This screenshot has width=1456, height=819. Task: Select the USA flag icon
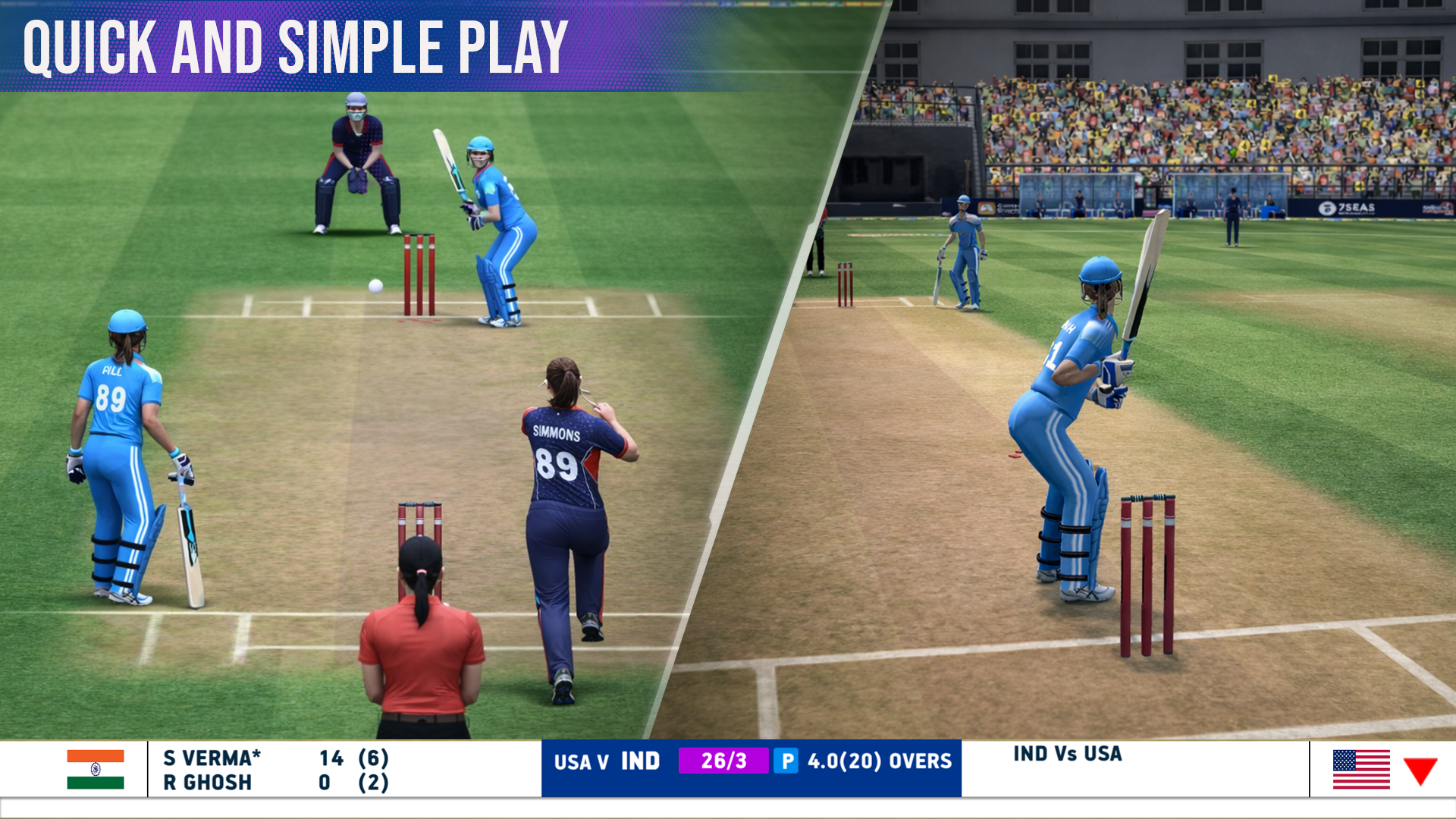coord(1361,769)
